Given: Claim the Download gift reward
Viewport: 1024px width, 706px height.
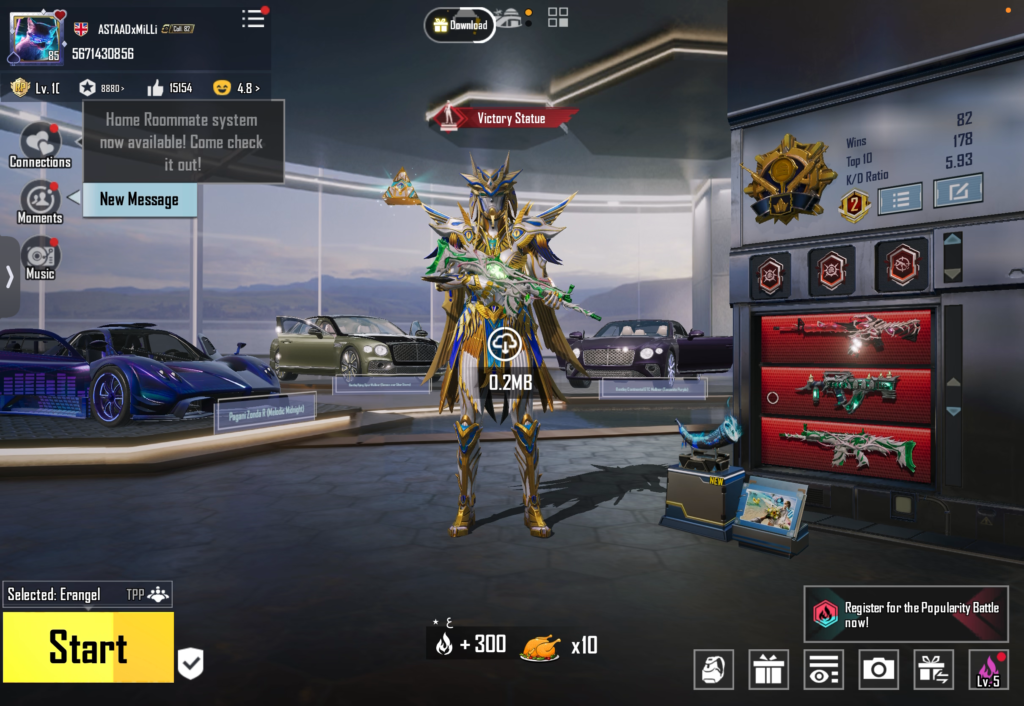Looking at the screenshot, I should 460,25.
